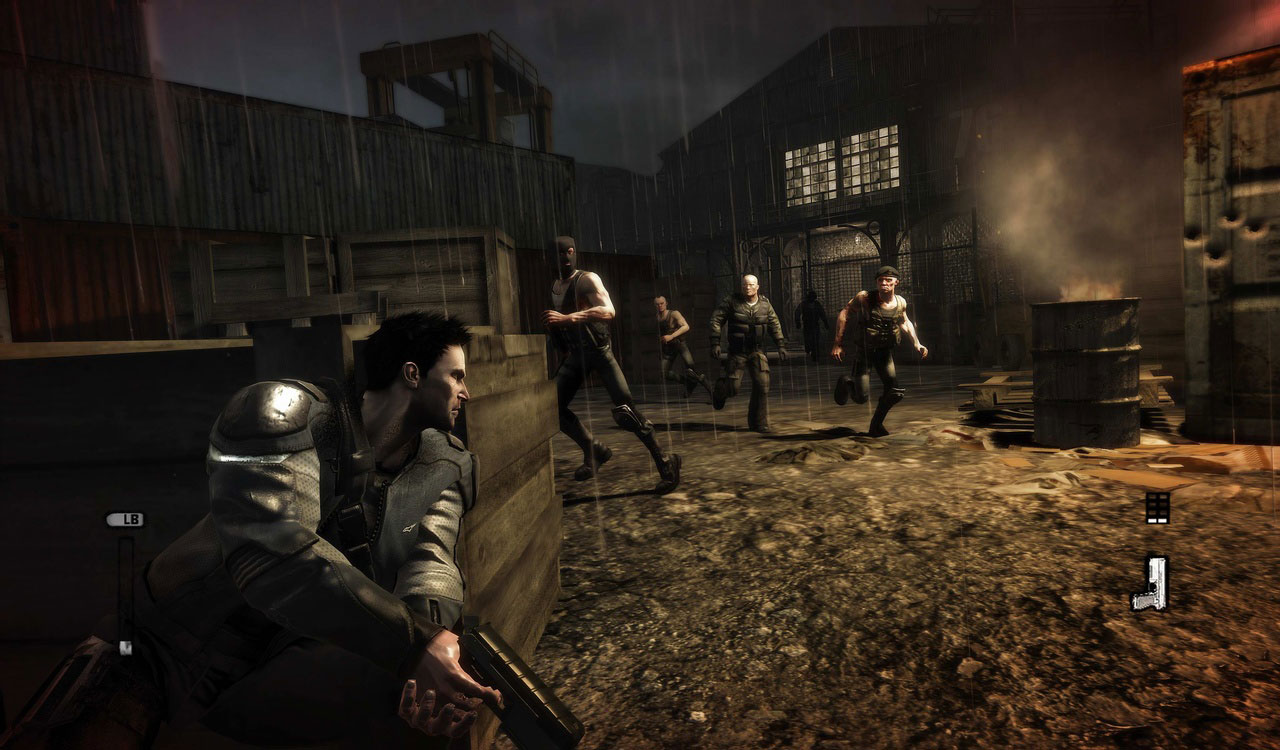
Task: Click the top bullet row of the magazine icon
Action: pyautogui.click(x=1157, y=497)
